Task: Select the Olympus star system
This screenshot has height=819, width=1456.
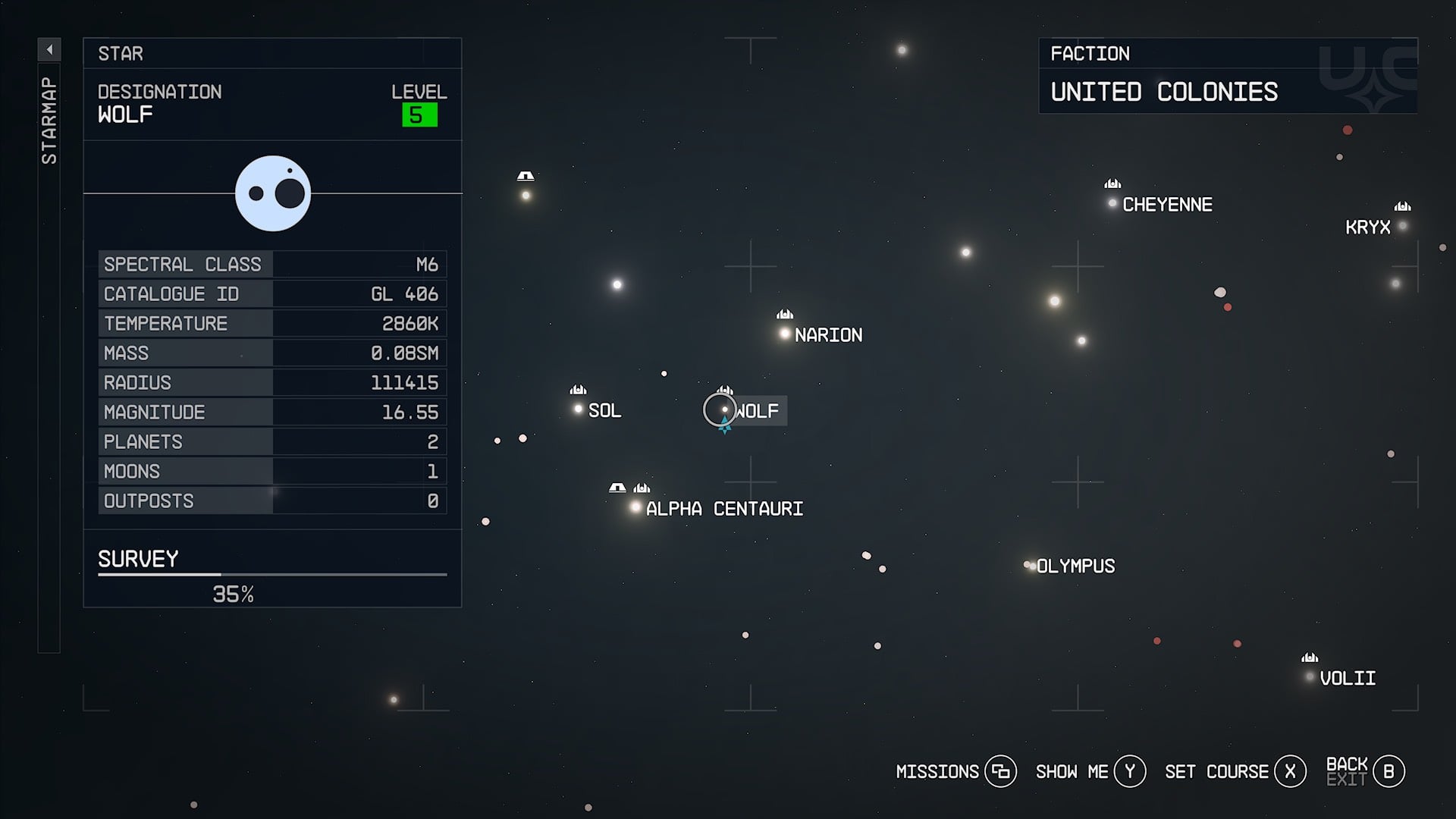Action: [x=1030, y=564]
